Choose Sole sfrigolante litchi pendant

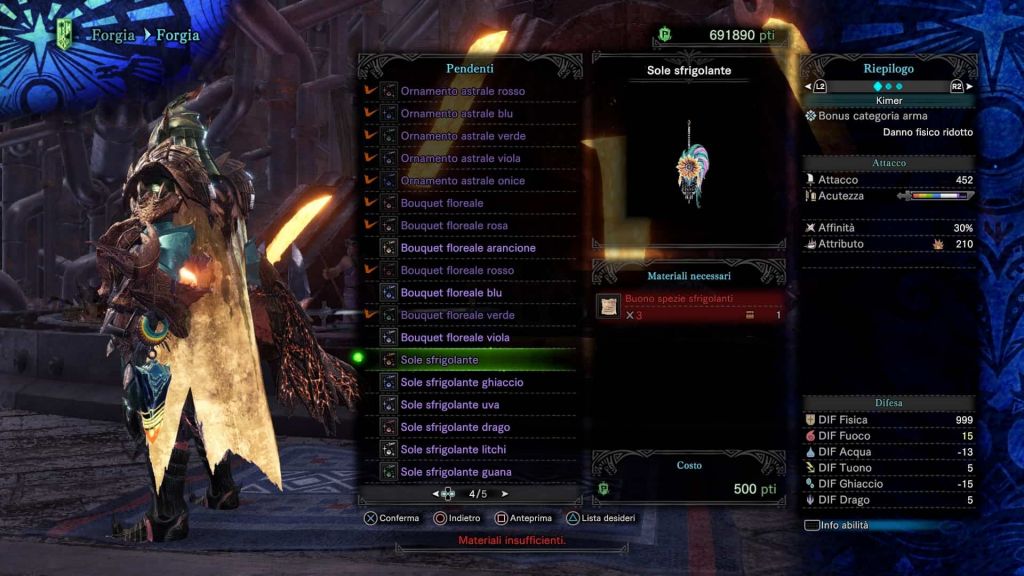[x=453, y=450]
